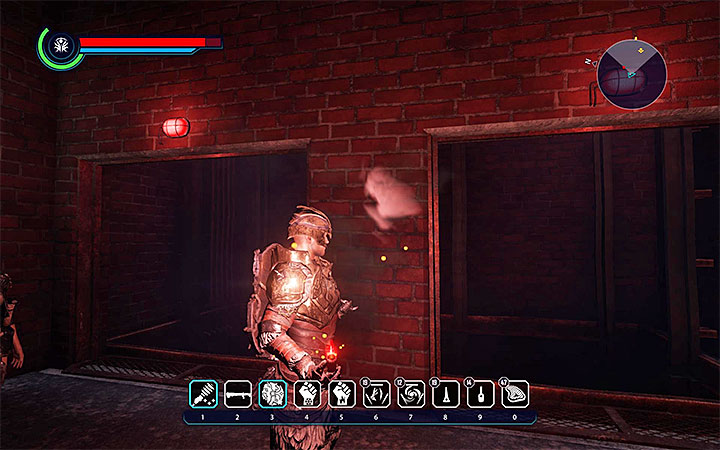Viewport: 720px width, 450px height.
Task: Click the character emblem beside the health bar
Action: [61, 45]
